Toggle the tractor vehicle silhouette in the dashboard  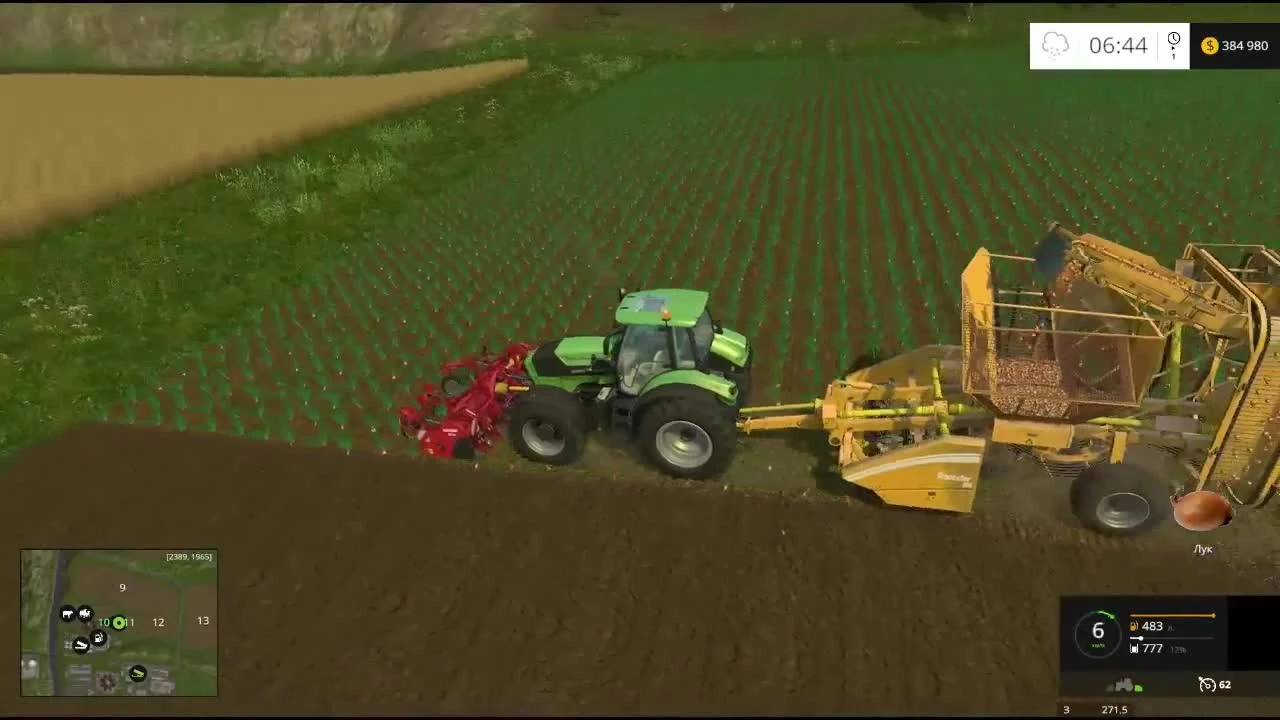tap(1124, 682)
